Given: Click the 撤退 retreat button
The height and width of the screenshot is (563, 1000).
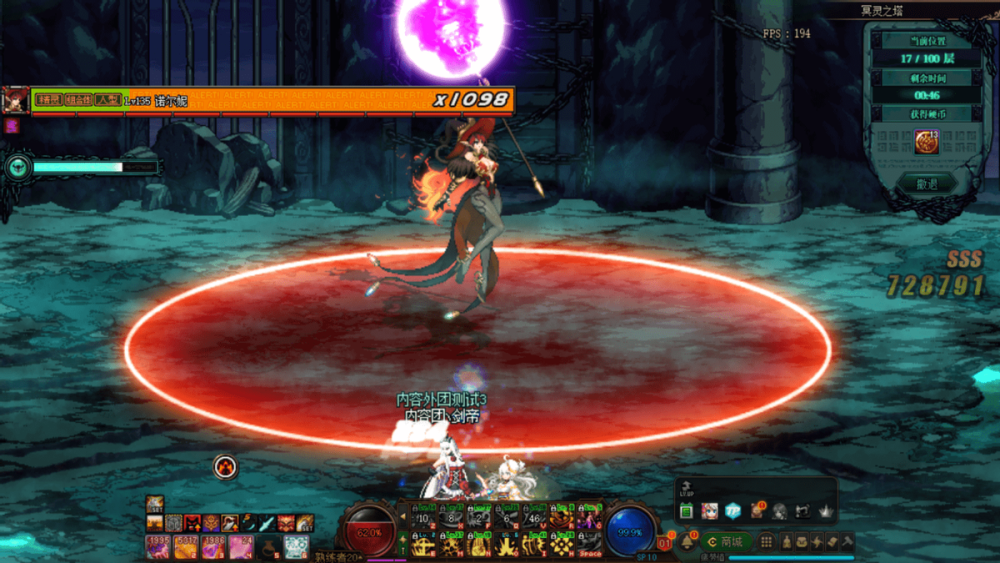Looking at the screenshot, I should pos(925,184).
